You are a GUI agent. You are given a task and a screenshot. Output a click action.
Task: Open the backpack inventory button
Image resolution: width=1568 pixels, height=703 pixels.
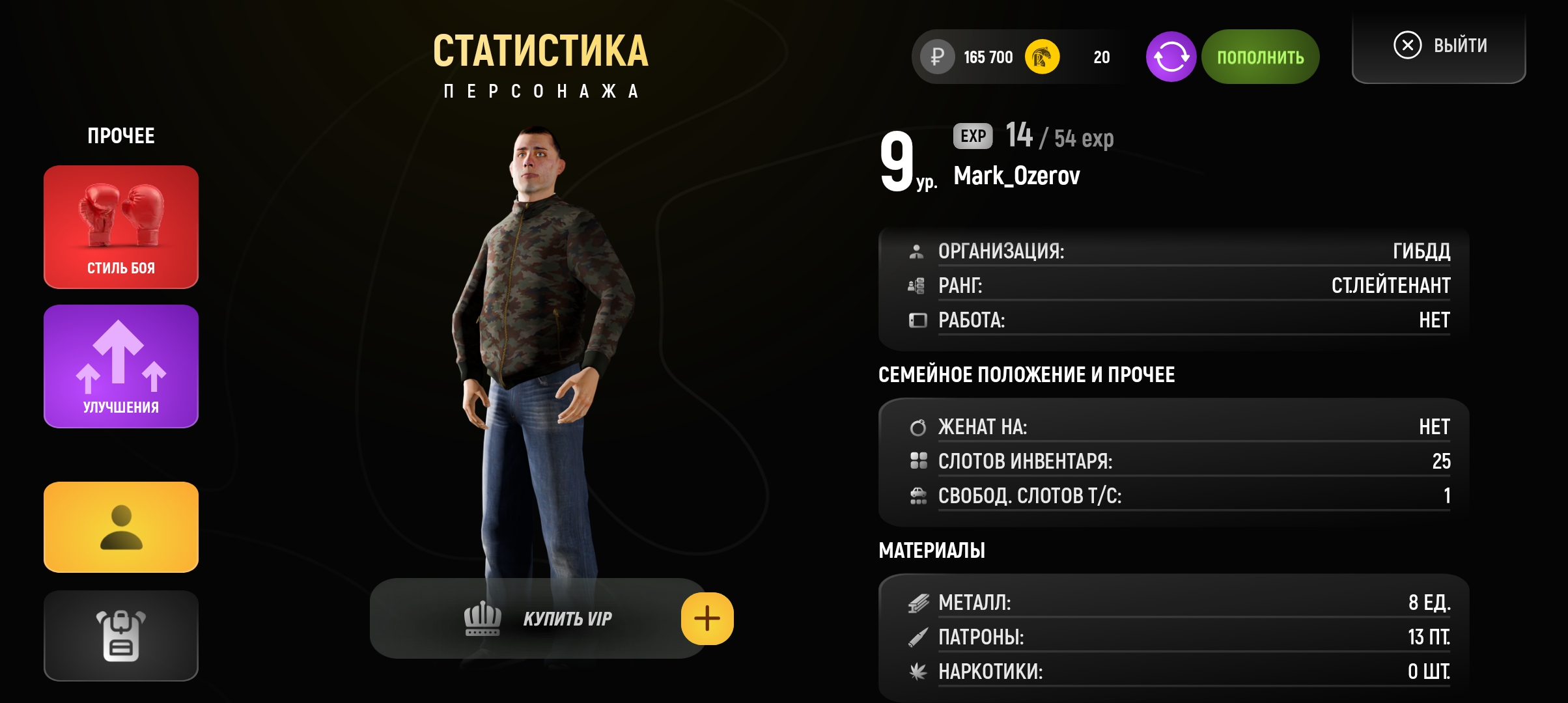tap(121, 635)
